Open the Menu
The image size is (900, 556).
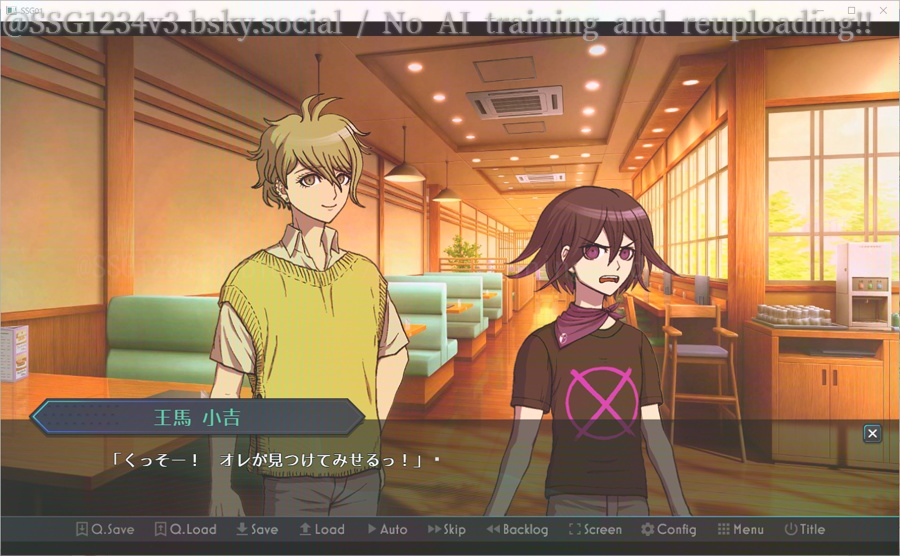pyautogui.click(x=740, y=530)
